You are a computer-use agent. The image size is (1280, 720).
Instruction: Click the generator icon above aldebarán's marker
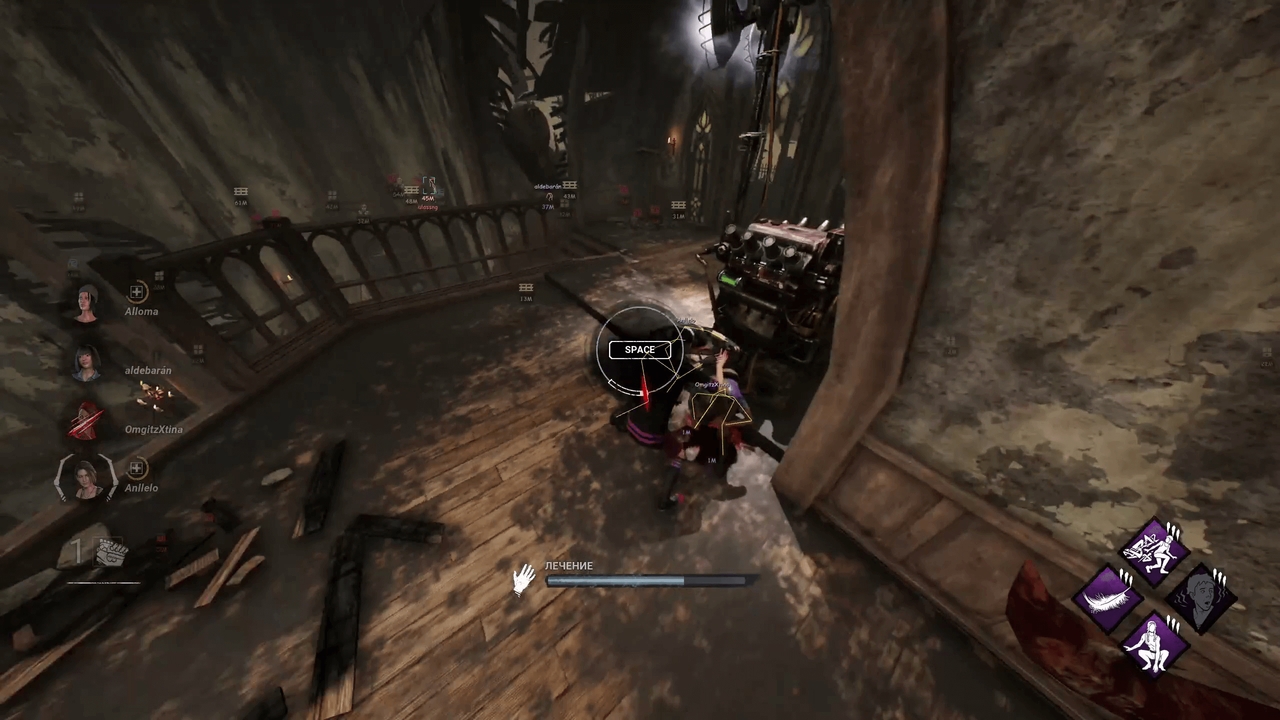click(569, 185)
